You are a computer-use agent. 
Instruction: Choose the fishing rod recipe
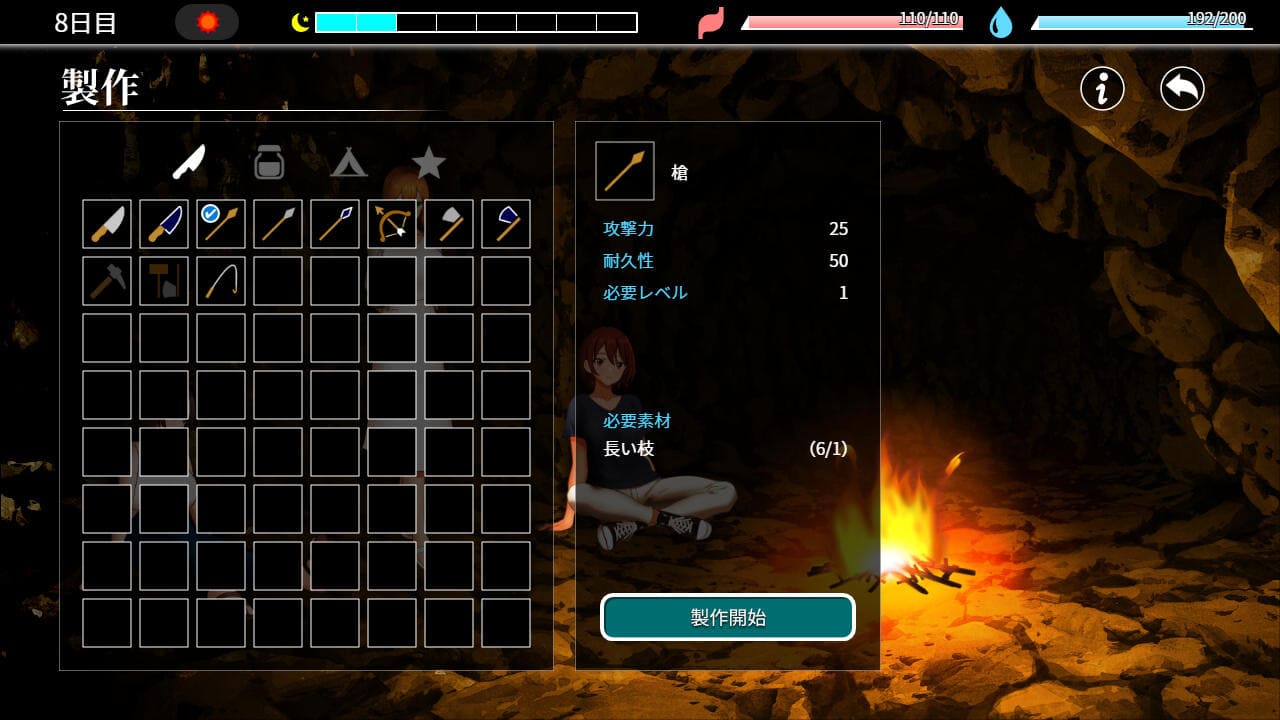221,281
